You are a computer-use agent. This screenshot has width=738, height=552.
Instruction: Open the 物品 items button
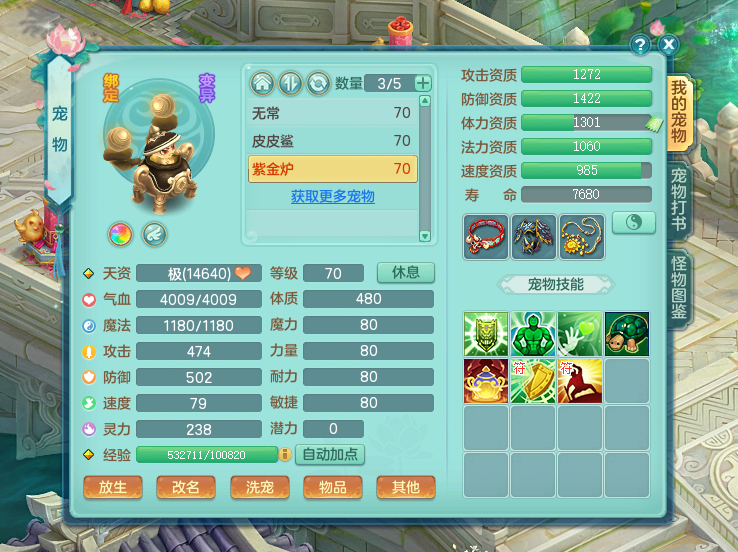coord(333,487)
